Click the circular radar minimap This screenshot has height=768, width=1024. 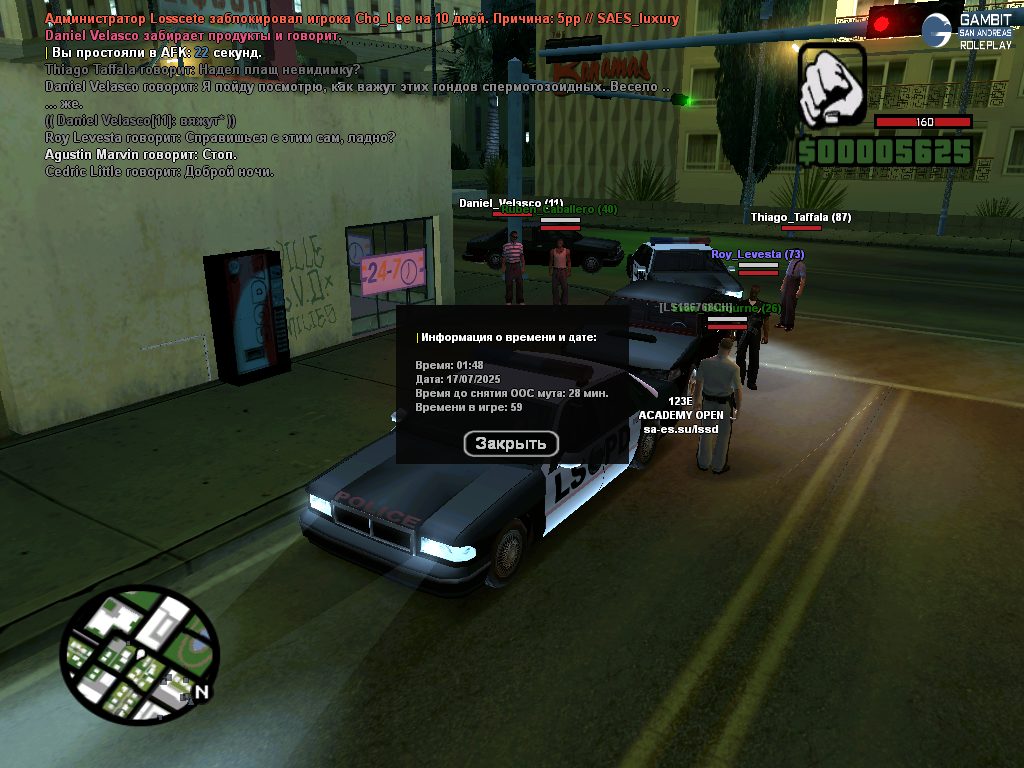click(x=139, y=654)
